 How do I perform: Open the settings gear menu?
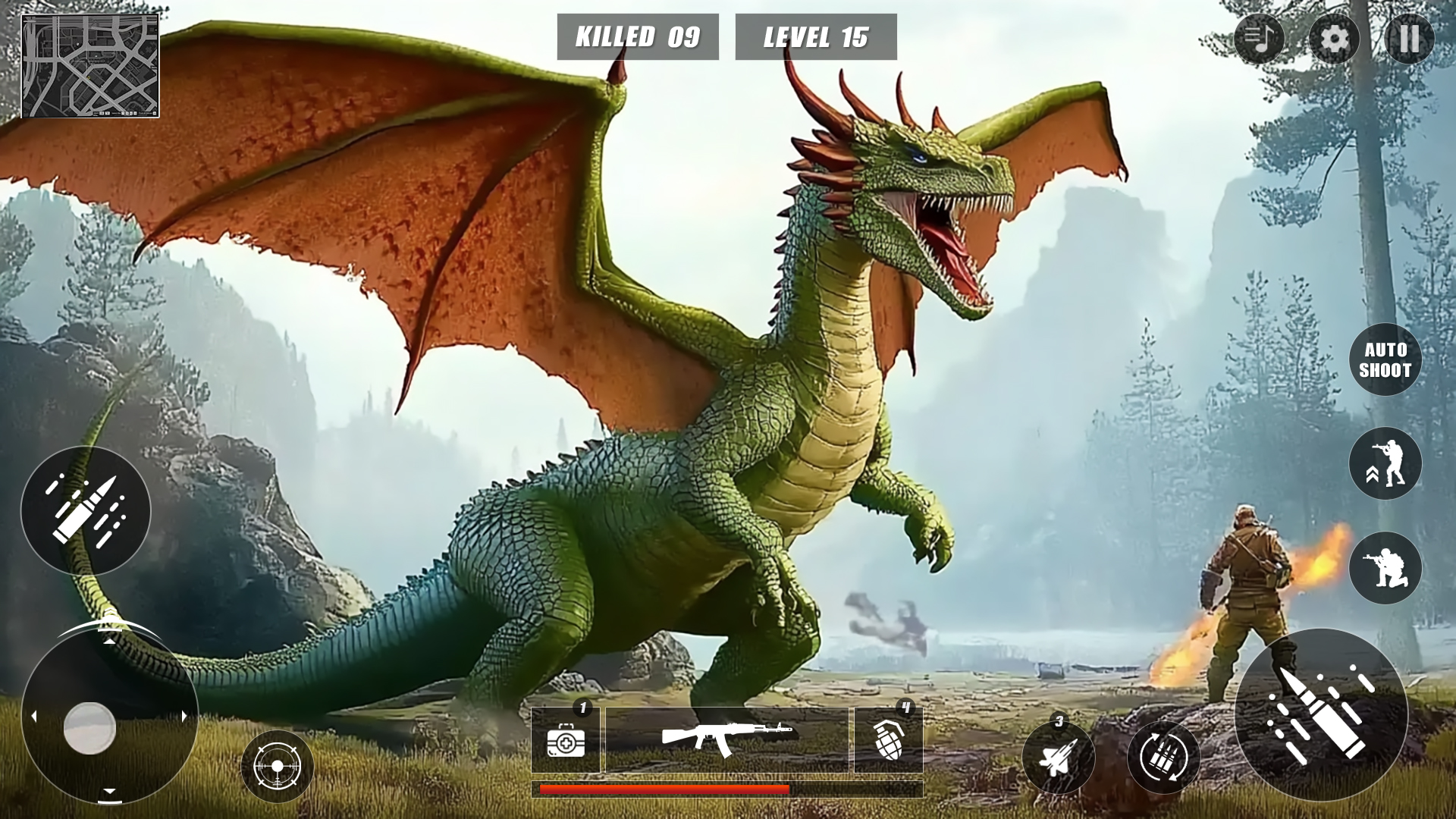click(1335, 37)
